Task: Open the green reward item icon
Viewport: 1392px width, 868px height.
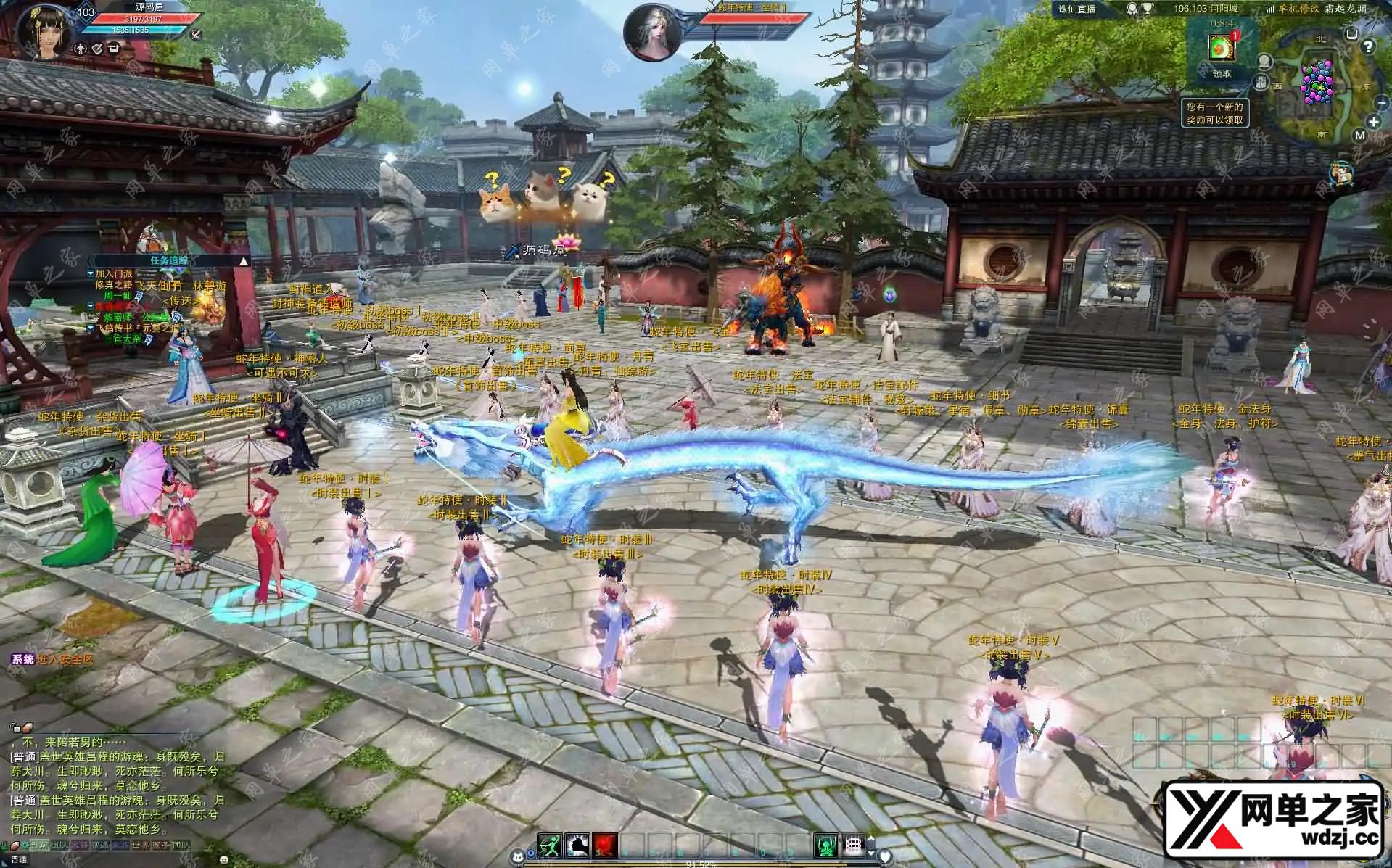Action: coord(1222,48)
